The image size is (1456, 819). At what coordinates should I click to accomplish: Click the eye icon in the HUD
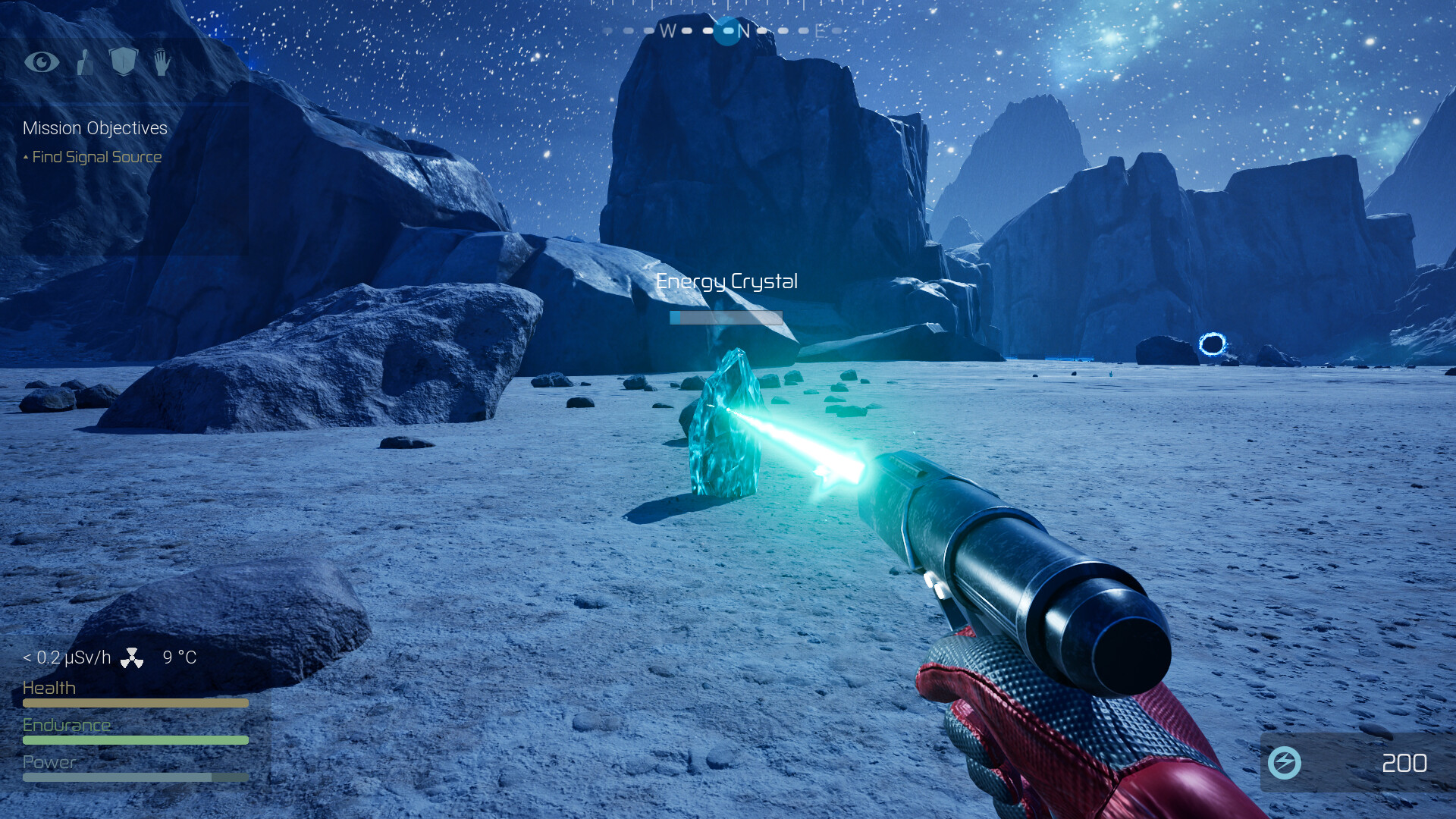point(42,61)
